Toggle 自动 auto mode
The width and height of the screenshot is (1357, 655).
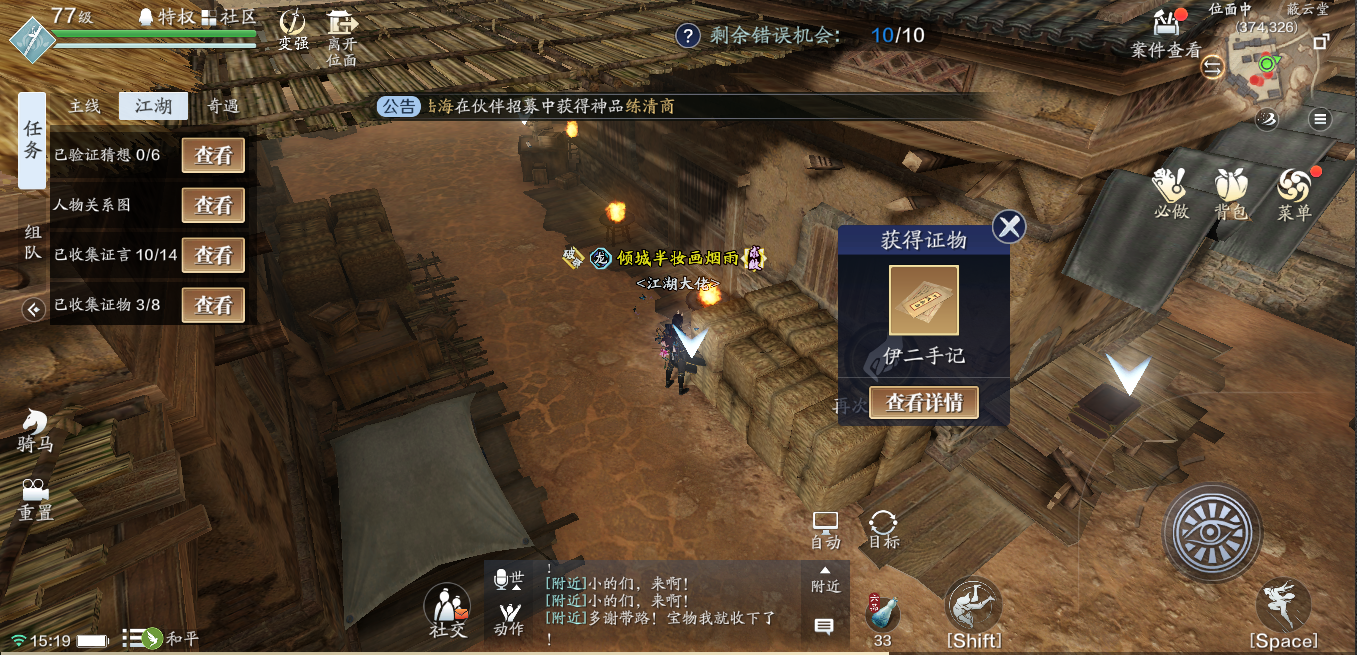tap(825, 530)
